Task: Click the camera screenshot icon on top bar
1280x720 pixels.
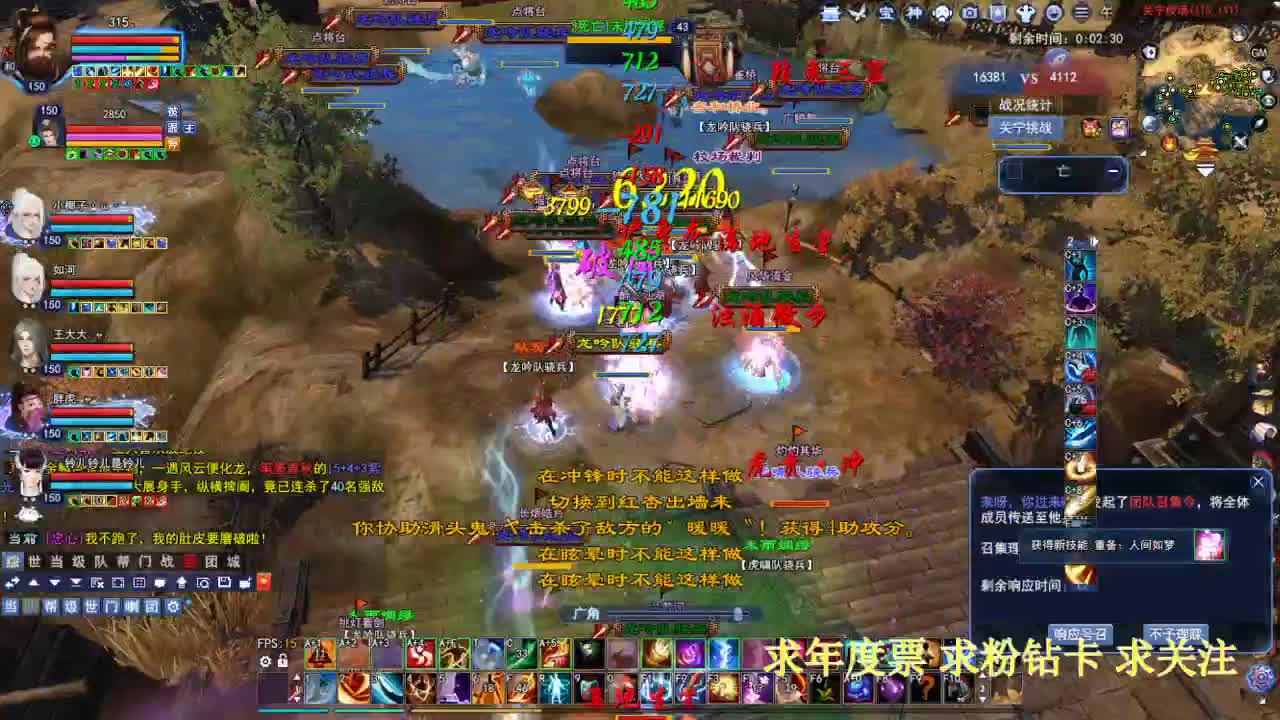Action: click(970, 13)
